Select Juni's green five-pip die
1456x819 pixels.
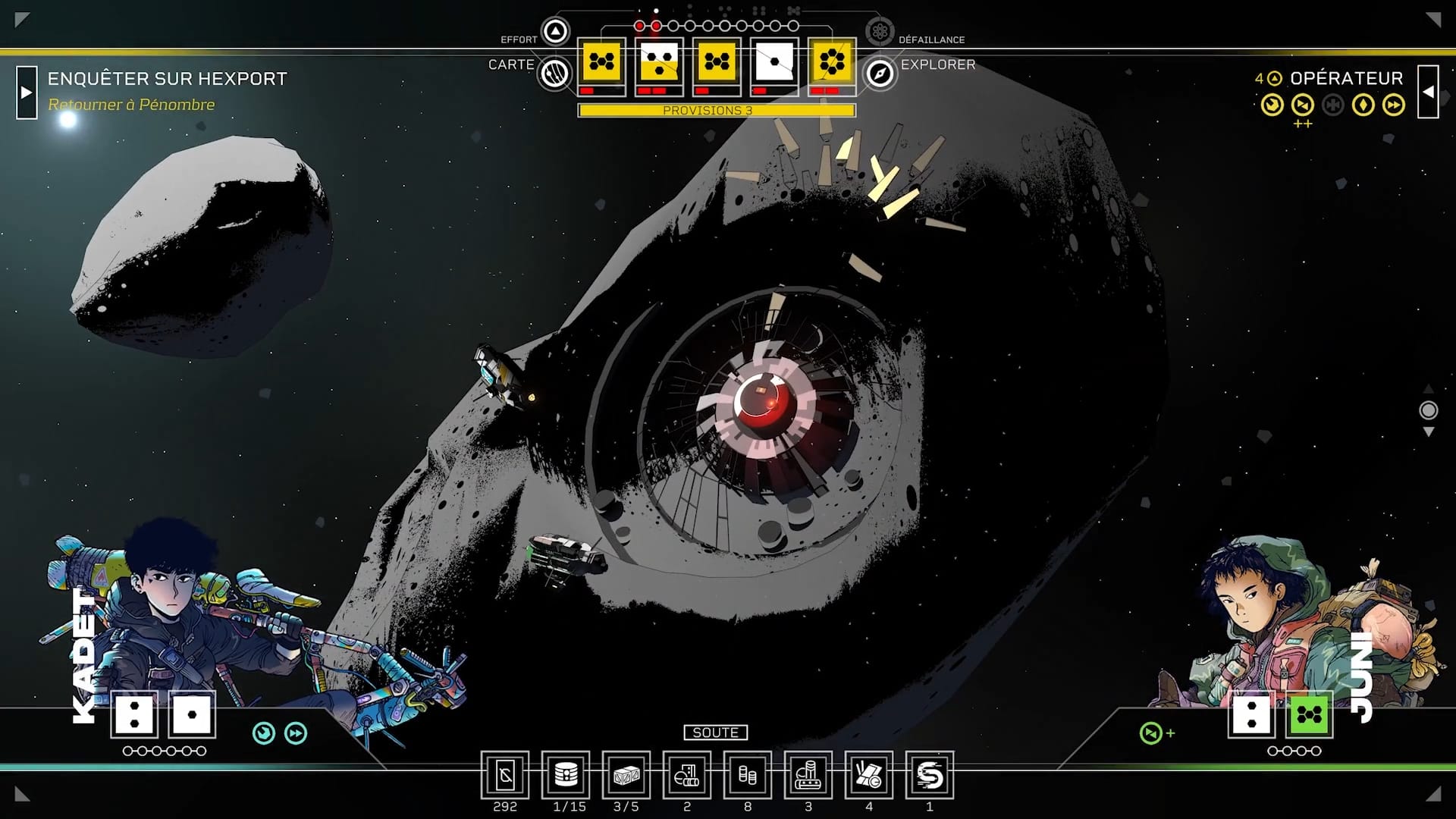click(x=1310, y=714)
